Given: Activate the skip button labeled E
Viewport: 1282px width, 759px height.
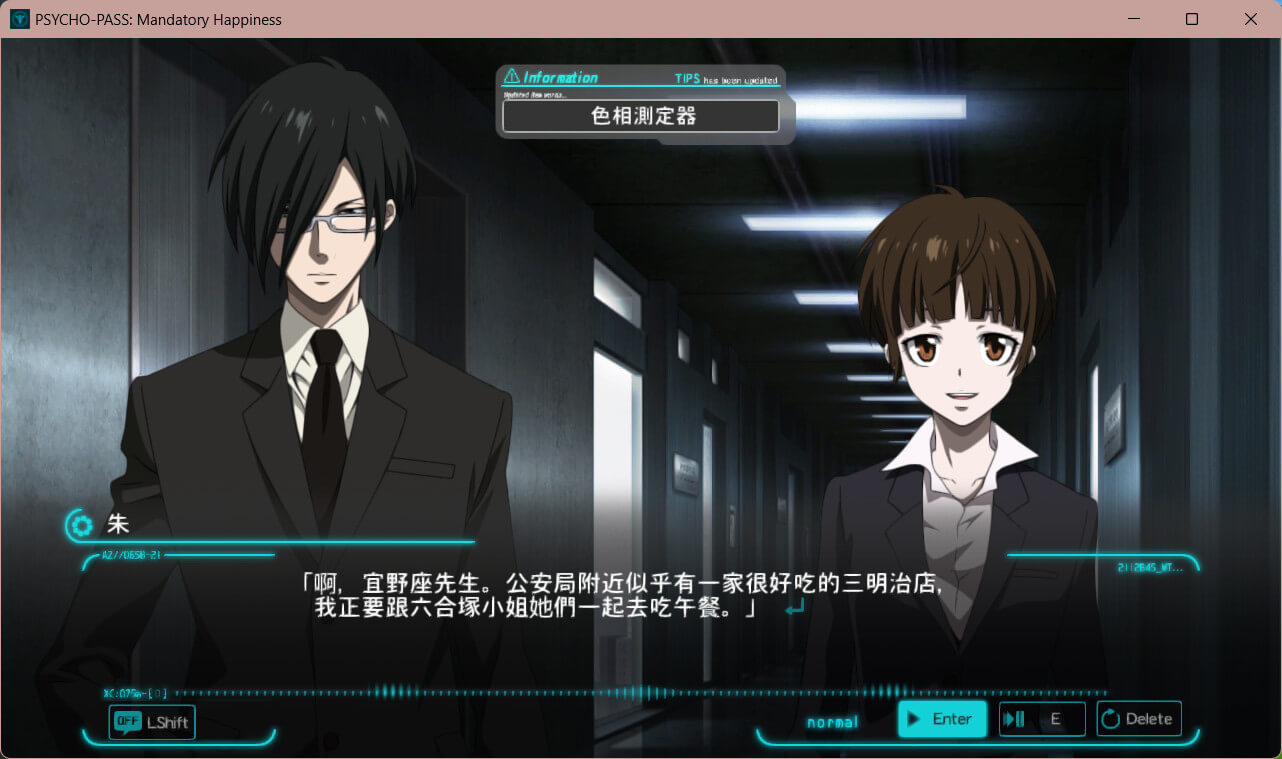Looking at the screenshot, I should 1041,719.
